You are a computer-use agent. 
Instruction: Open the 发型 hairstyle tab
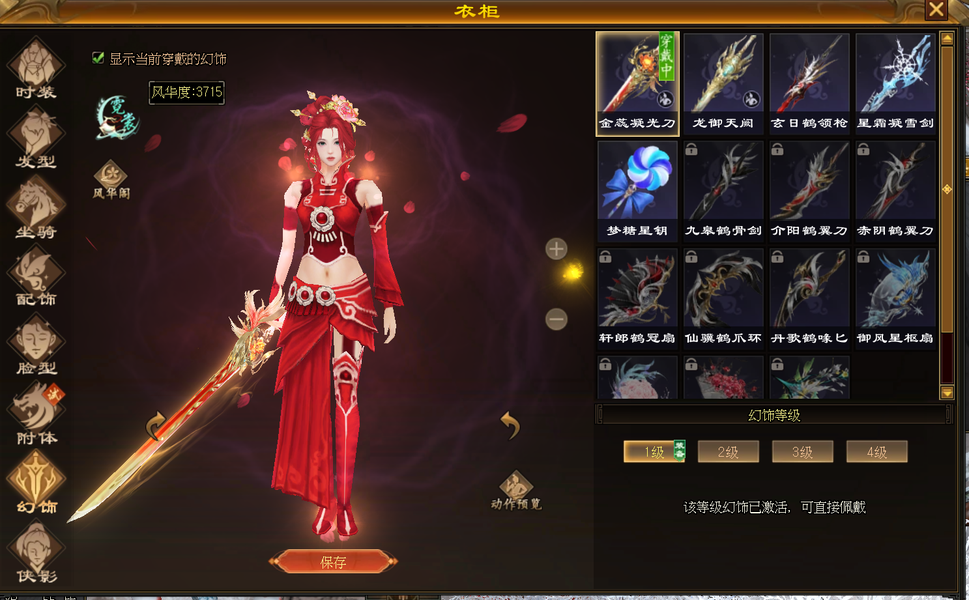[x=36, y=138]
